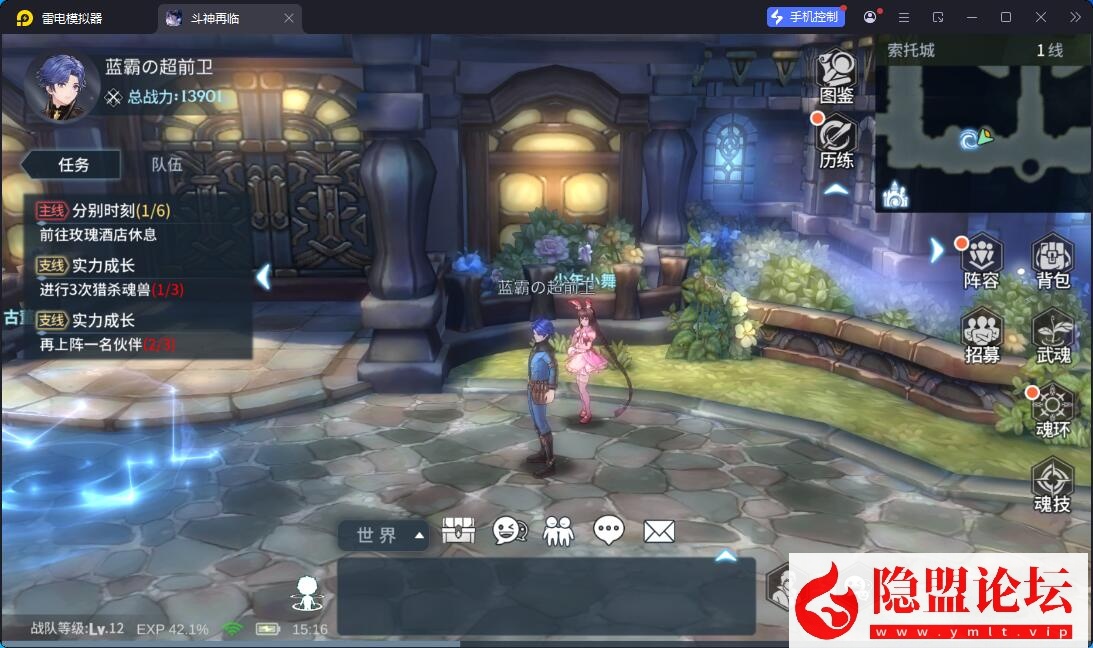This screenshot has height=648, width=1093.
Task: Select the 再上阵一名伙伴 side quest
Action: tap(138, 332)
